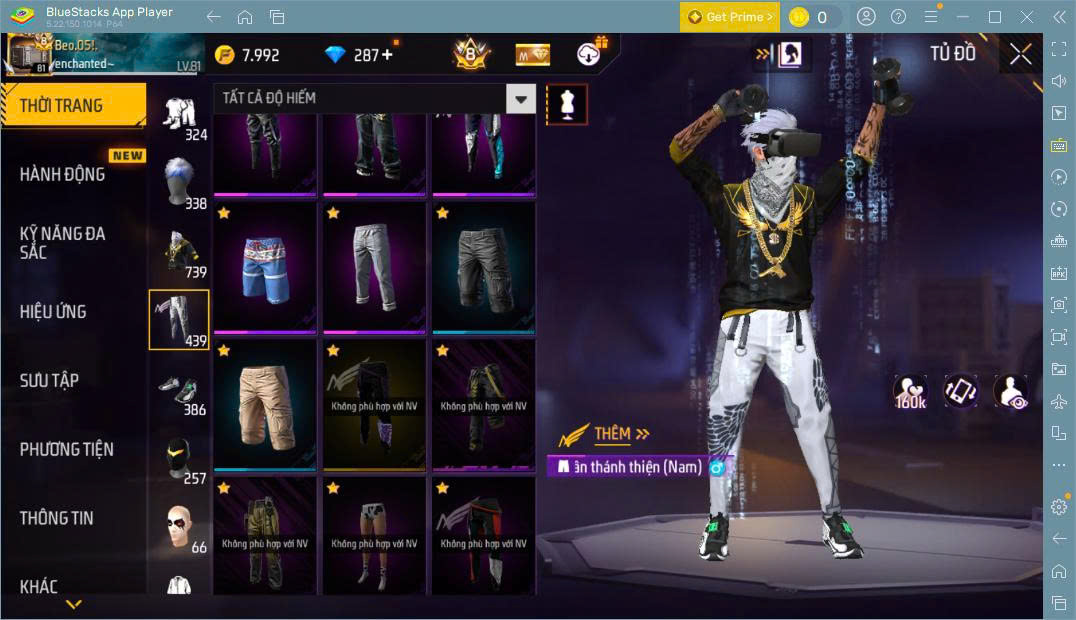Add diamonds with the plus button

click(387, 55)
